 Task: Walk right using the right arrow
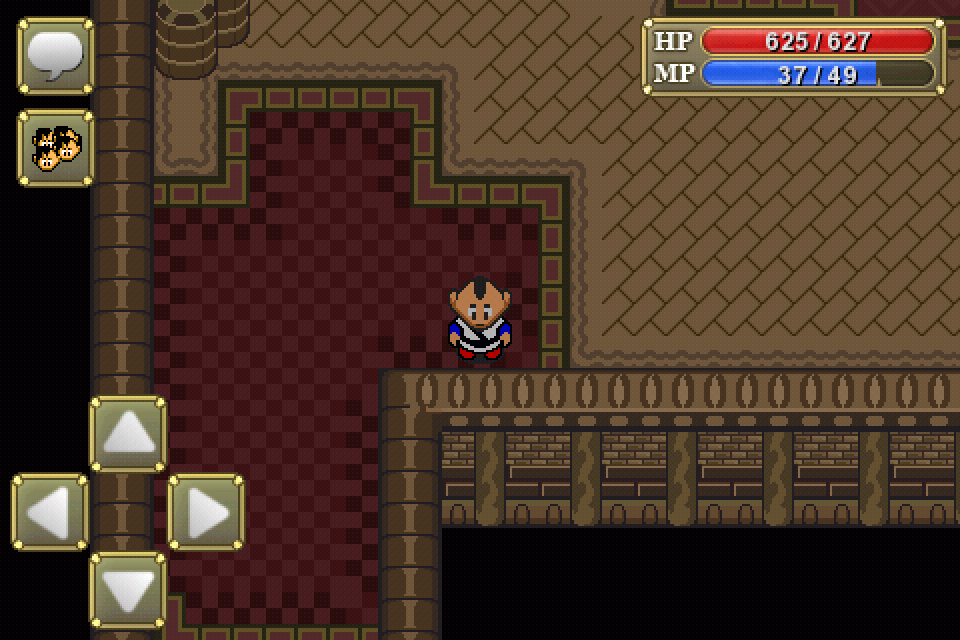206,512
